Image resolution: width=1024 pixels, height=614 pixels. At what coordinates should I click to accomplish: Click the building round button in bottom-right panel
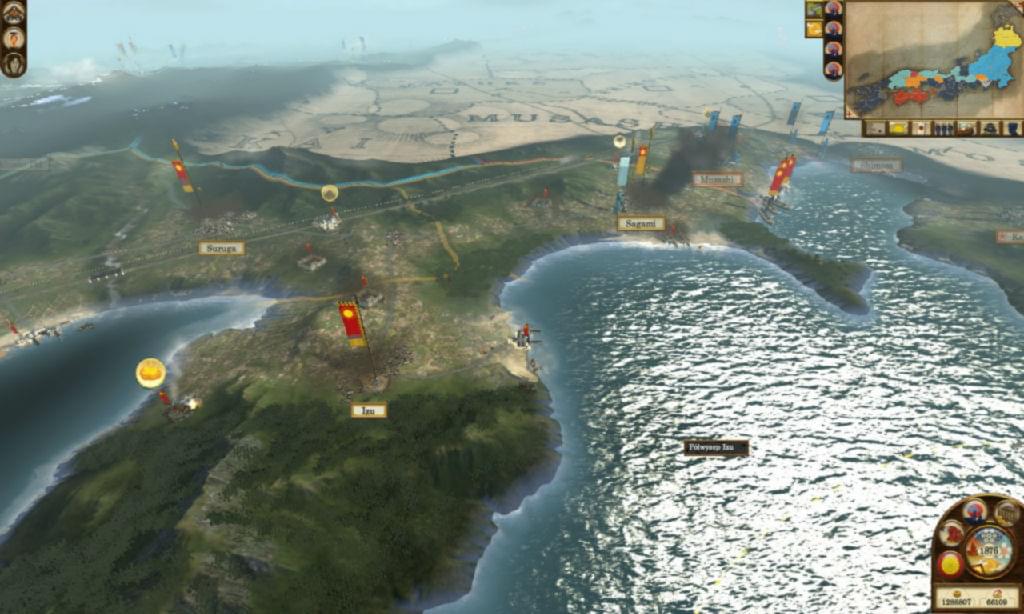pos(1006,514)
